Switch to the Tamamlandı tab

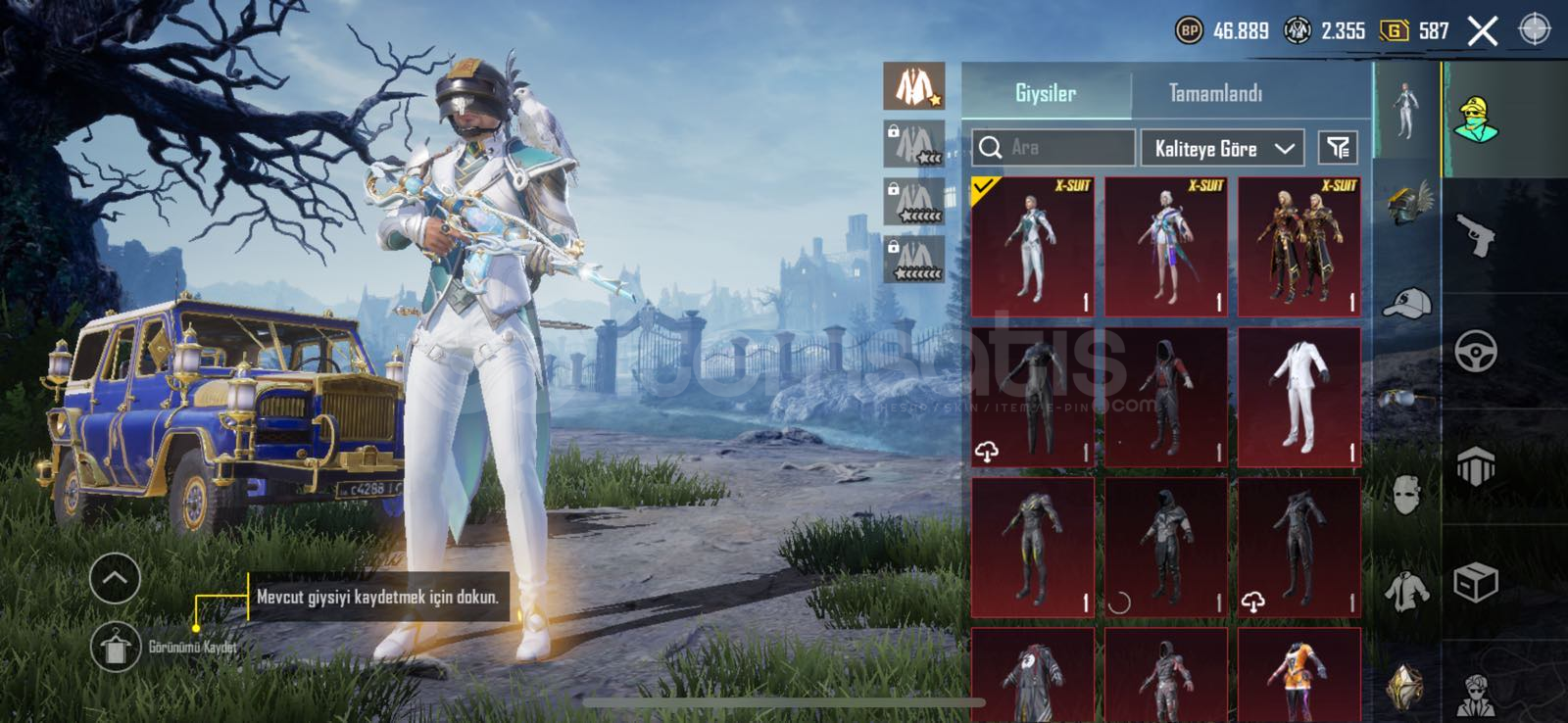[x=1215, y=94]
